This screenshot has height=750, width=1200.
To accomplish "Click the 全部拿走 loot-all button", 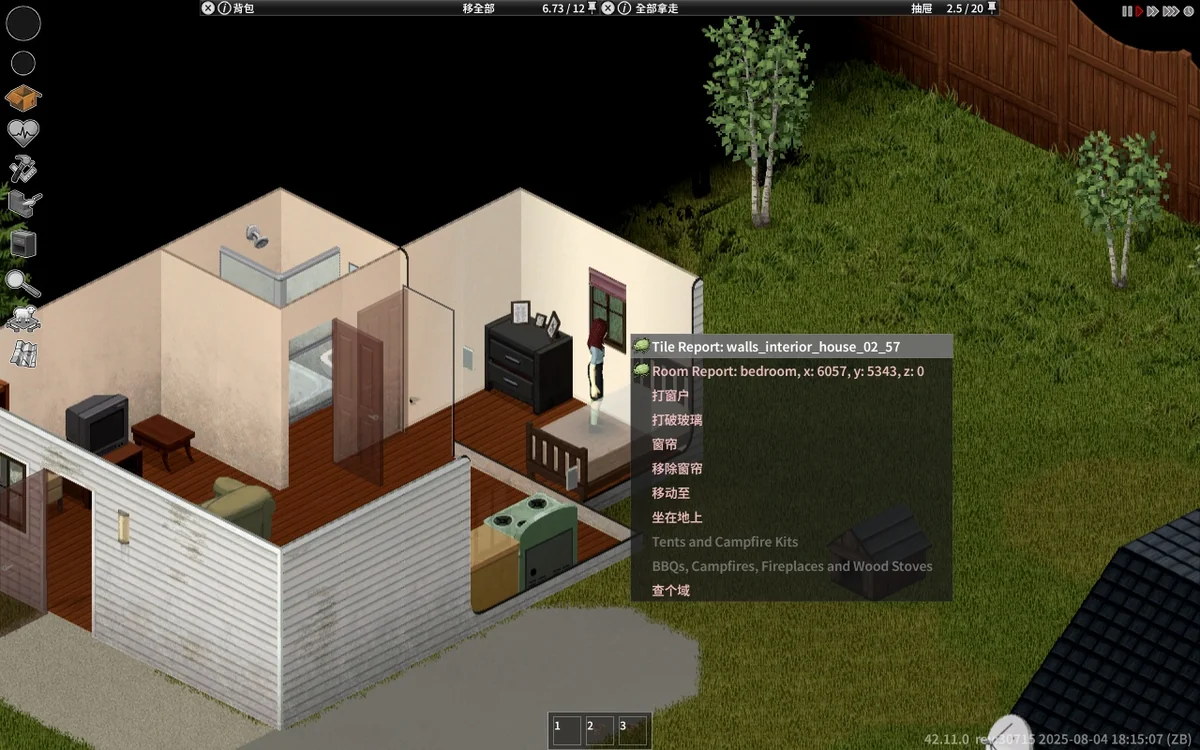I will [x=656, y=8].
